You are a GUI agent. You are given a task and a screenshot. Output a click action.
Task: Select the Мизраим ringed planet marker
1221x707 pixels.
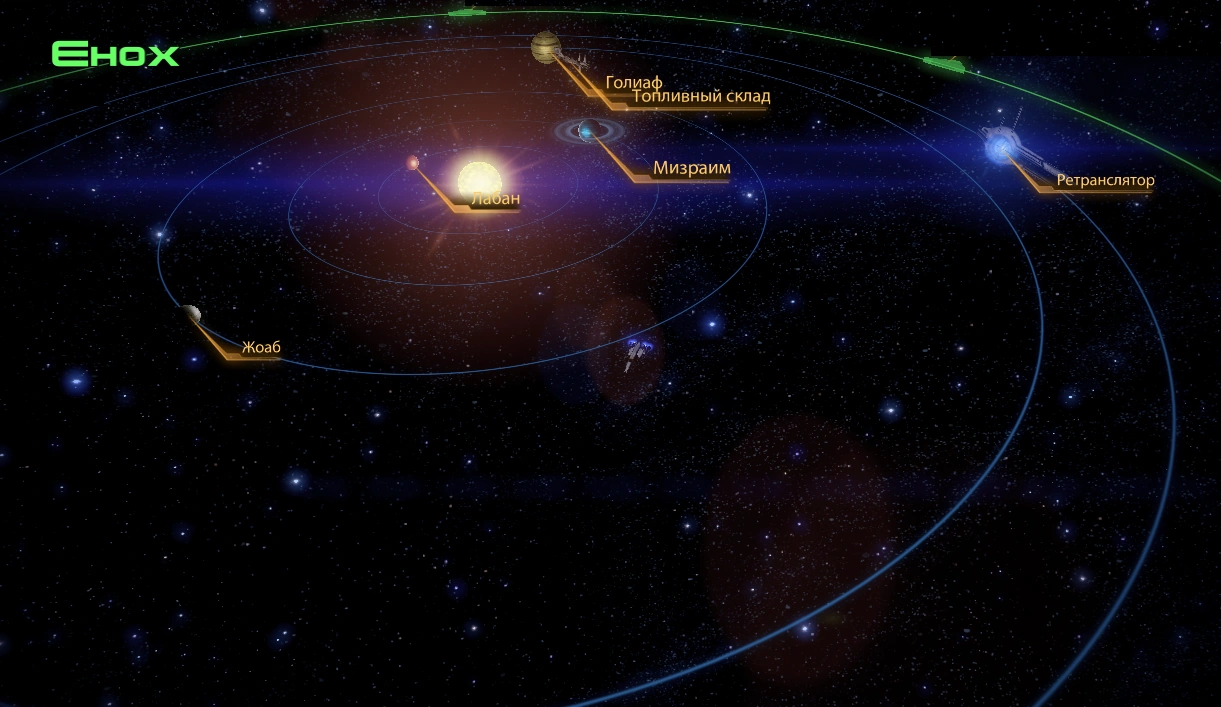click(x=587, y=130)
